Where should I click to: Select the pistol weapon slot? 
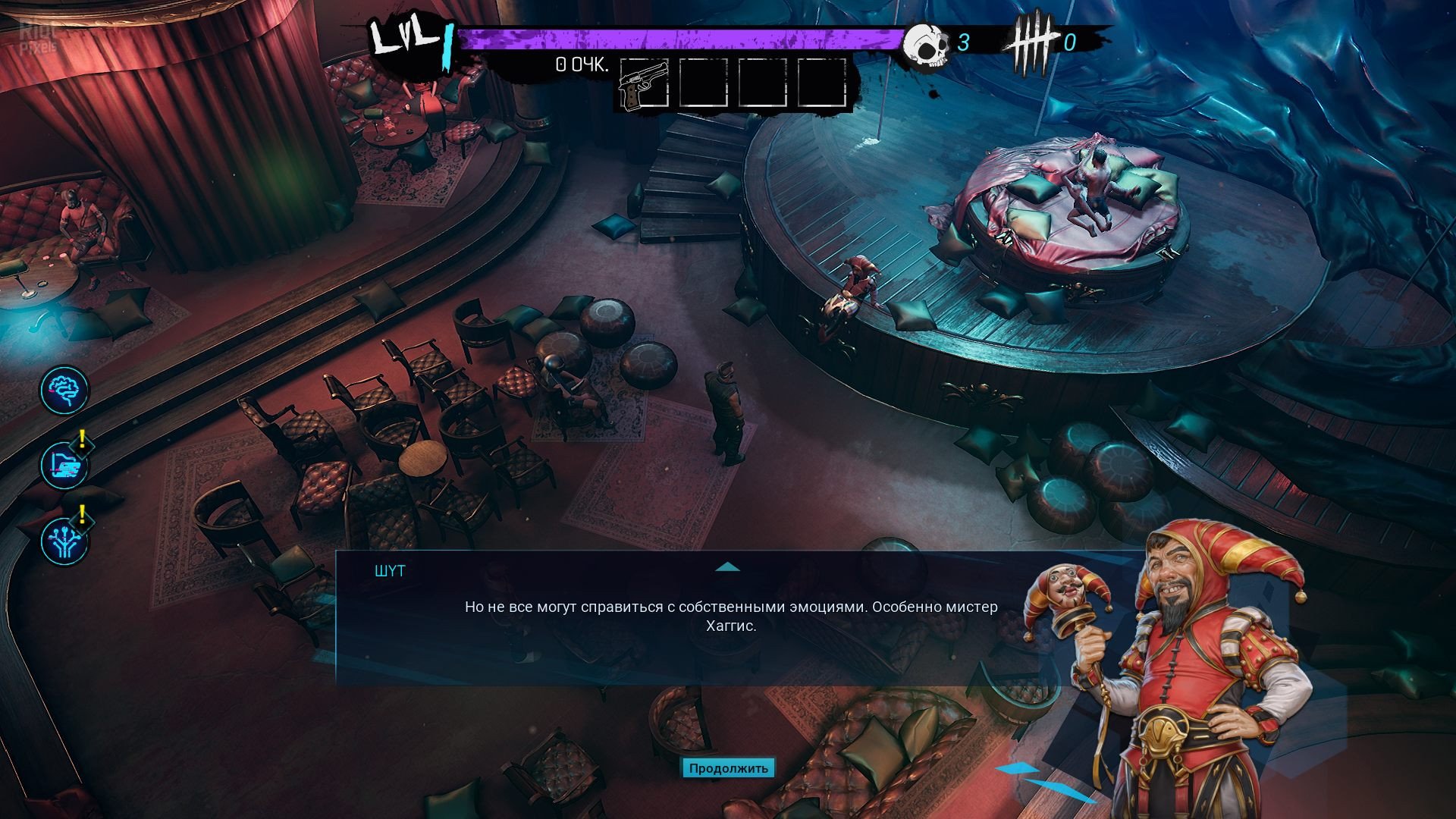(644, 84)
